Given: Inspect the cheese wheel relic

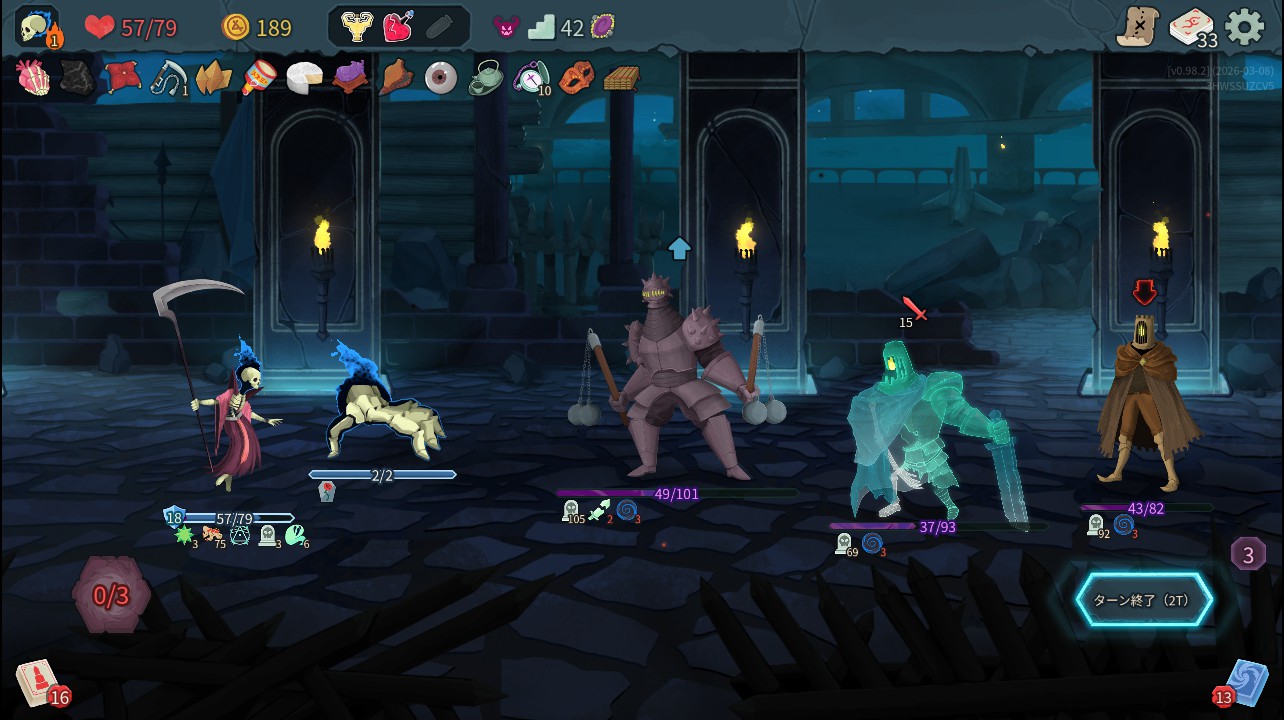Looking at the screenshot, I should click(x=304, y=78).
